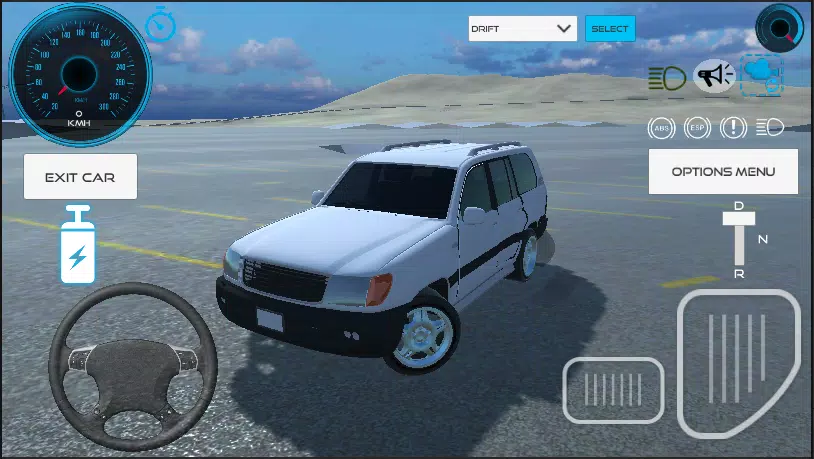Click the D/N/R gear shifter
814x459 pixels.
740,240
